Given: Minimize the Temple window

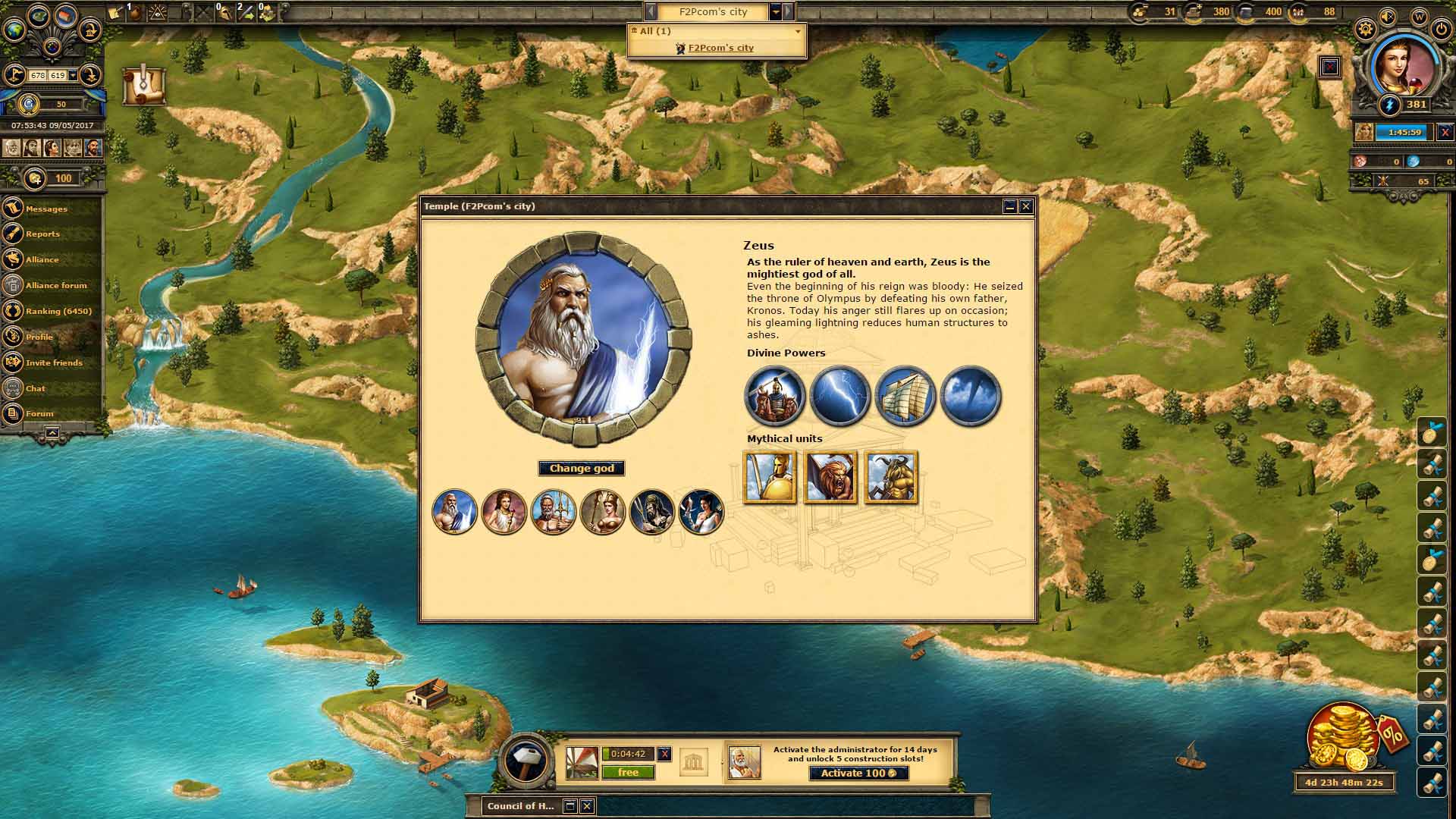Looking at the screenshot, I should coord(1009,206).
